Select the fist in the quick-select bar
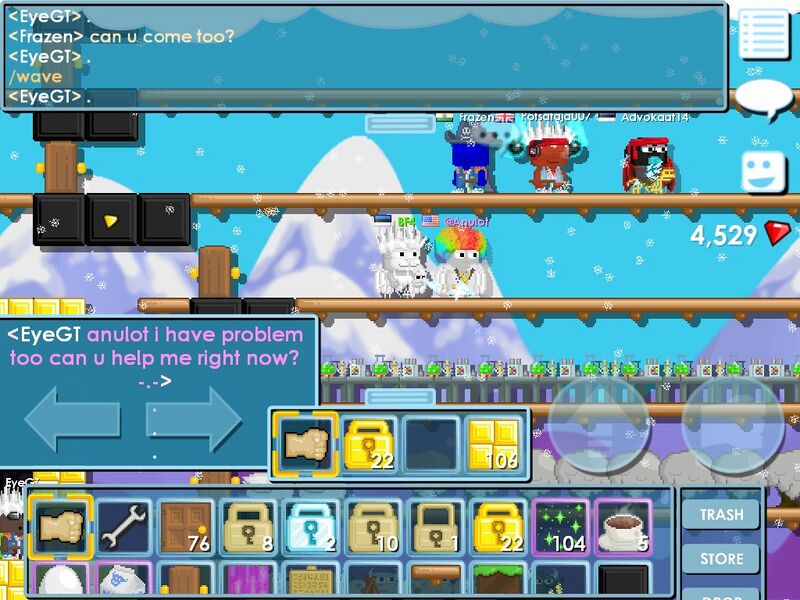The height and width of the screenshot is (600, 800). click(x=306, y=445)
